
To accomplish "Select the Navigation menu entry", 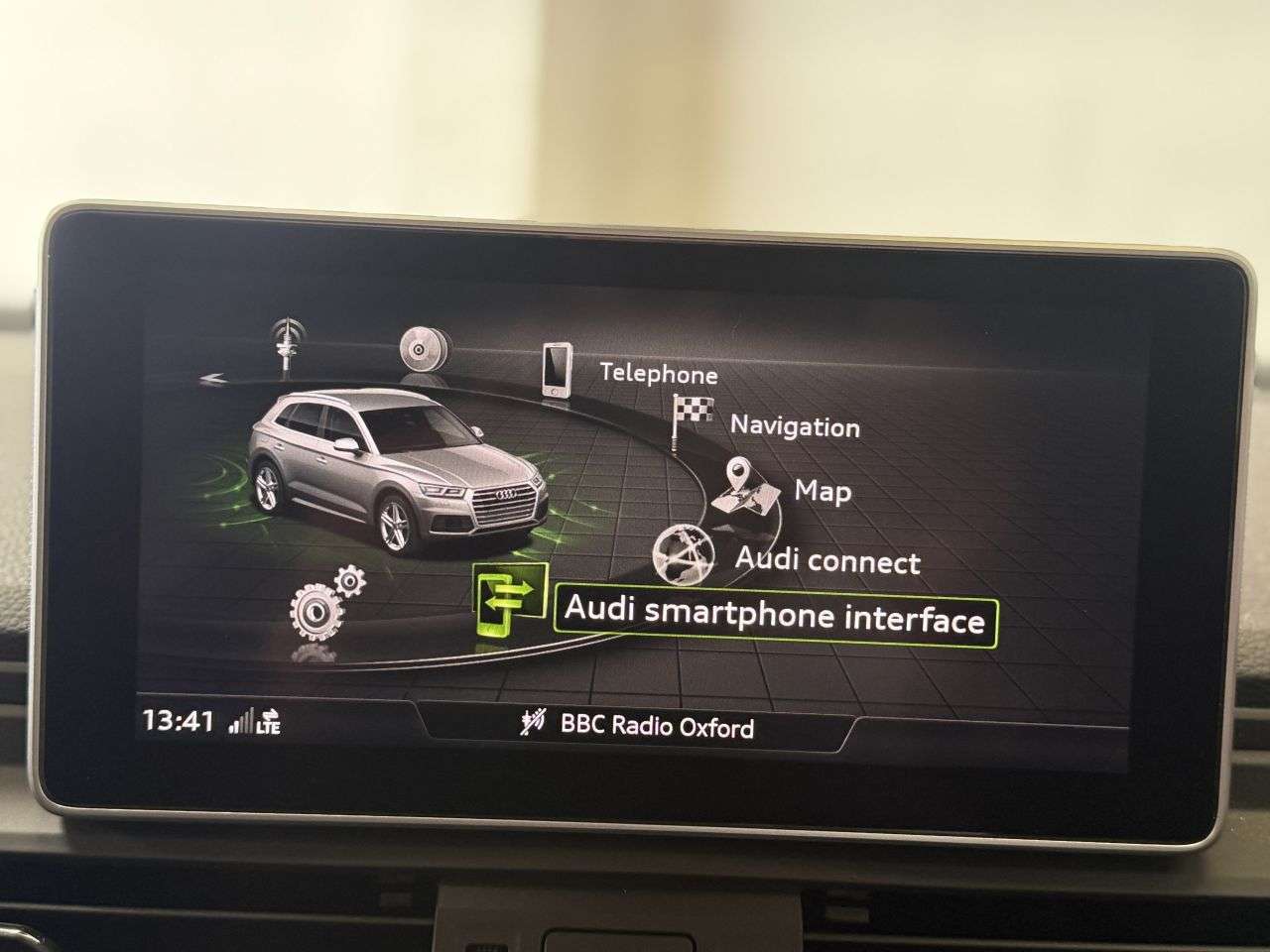I will [x=794, y=427].
